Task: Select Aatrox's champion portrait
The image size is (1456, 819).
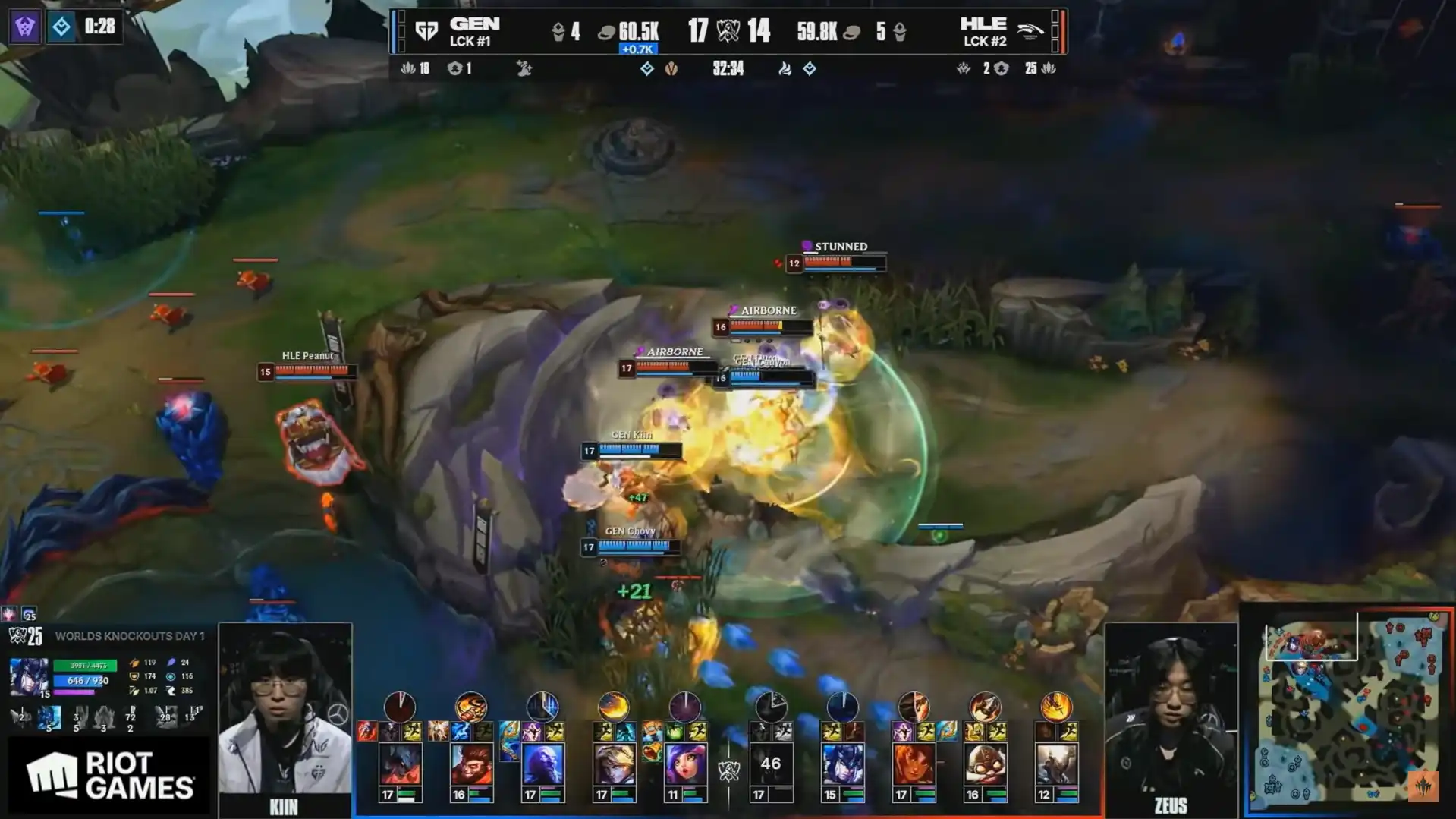Action: [400, 764]
